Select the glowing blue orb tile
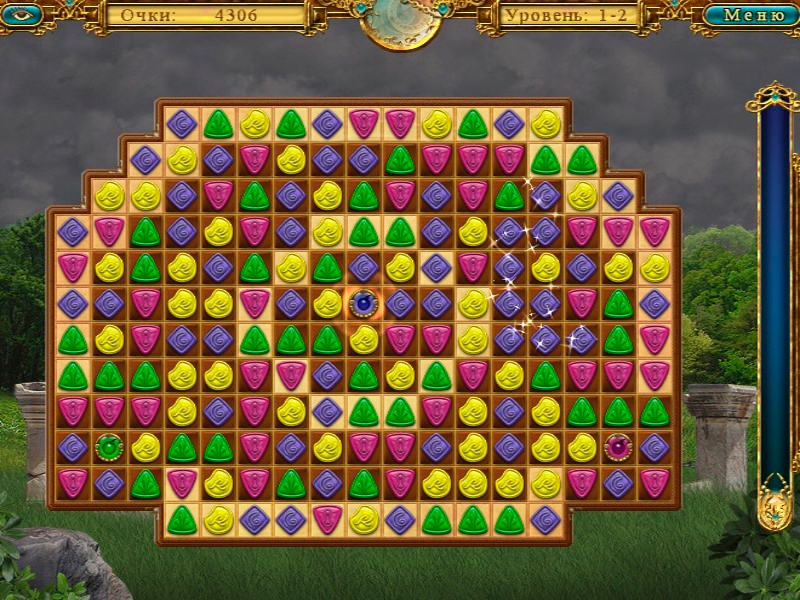The width and height of the screenshot is (800, 600). pyautogui.click(x=363, y=302)
